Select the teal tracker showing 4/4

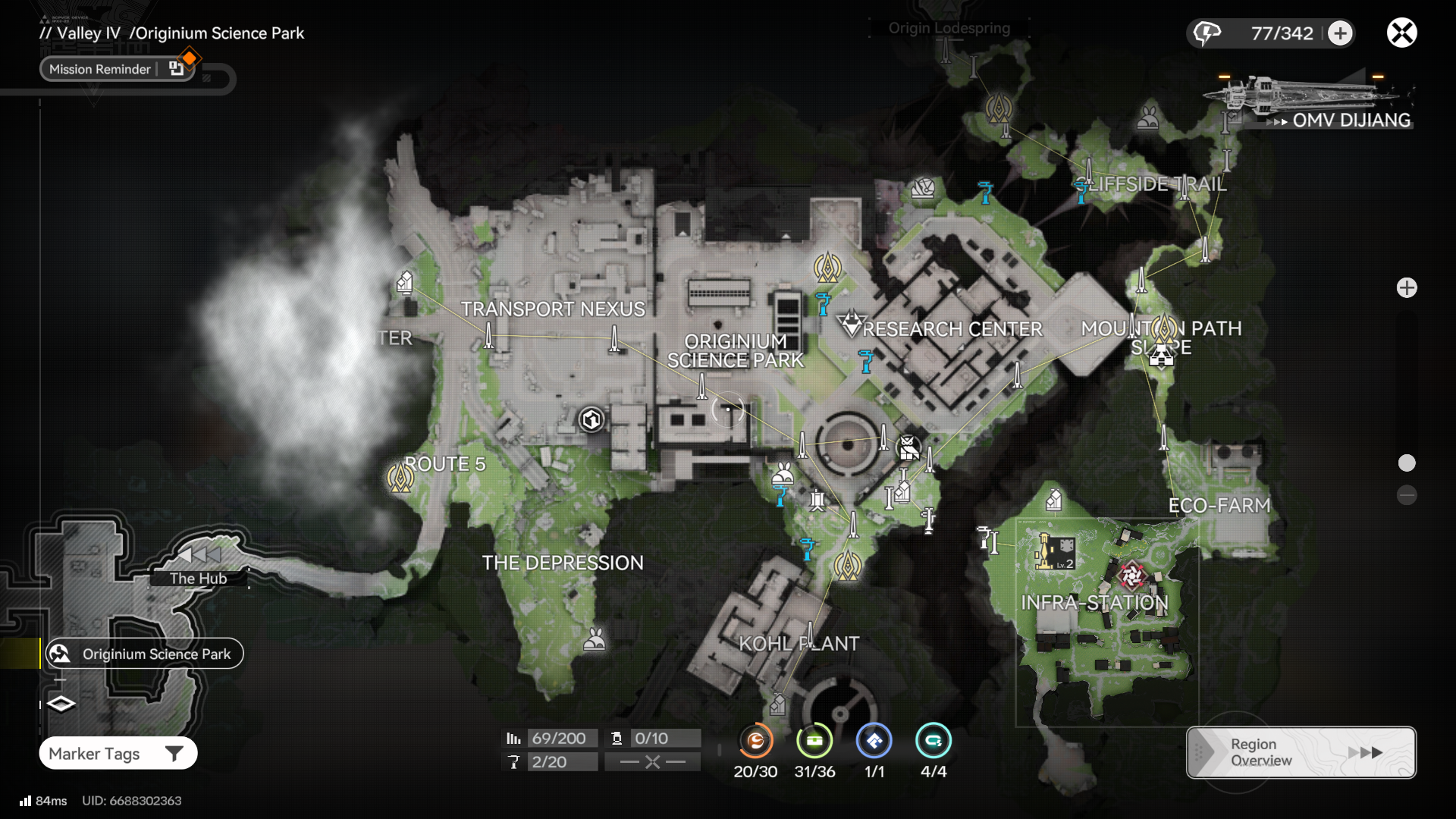pyautogui.click(x=933, y=741)
